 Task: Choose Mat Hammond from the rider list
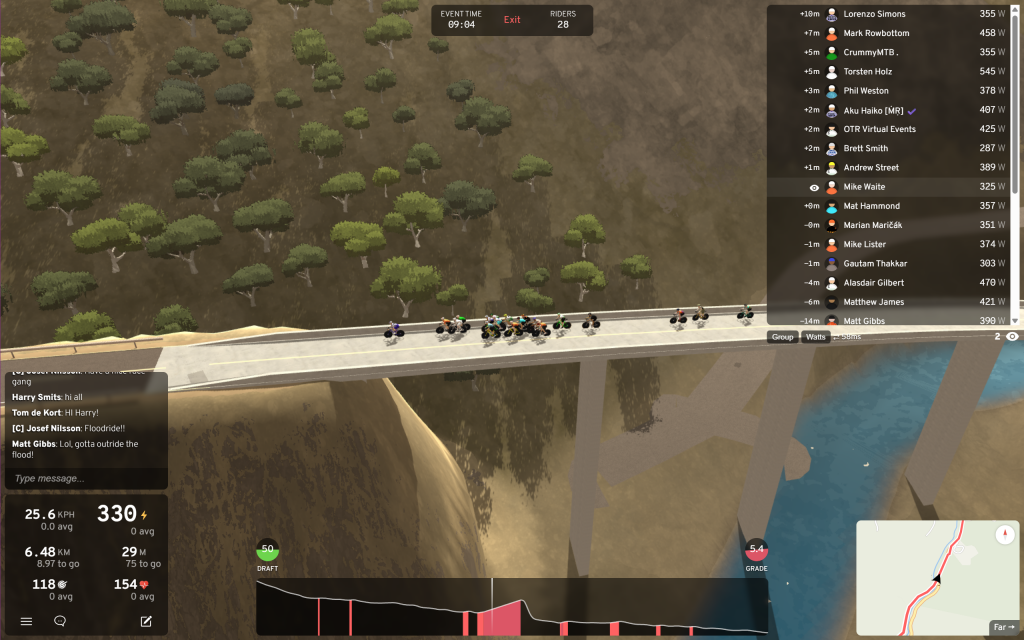tap(871, 206)
